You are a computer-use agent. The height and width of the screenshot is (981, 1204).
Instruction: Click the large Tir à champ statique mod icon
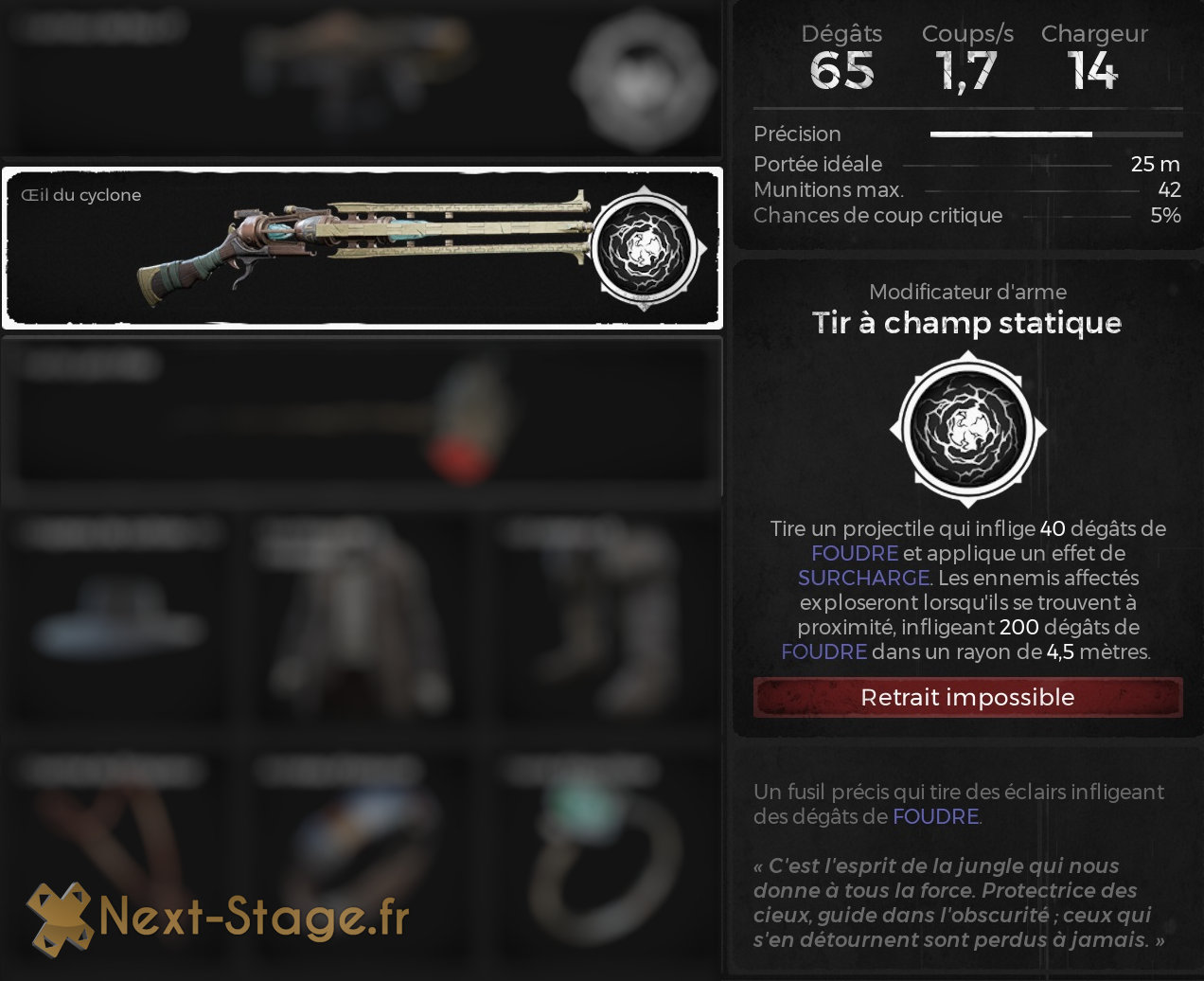click(x=967, y=430)
